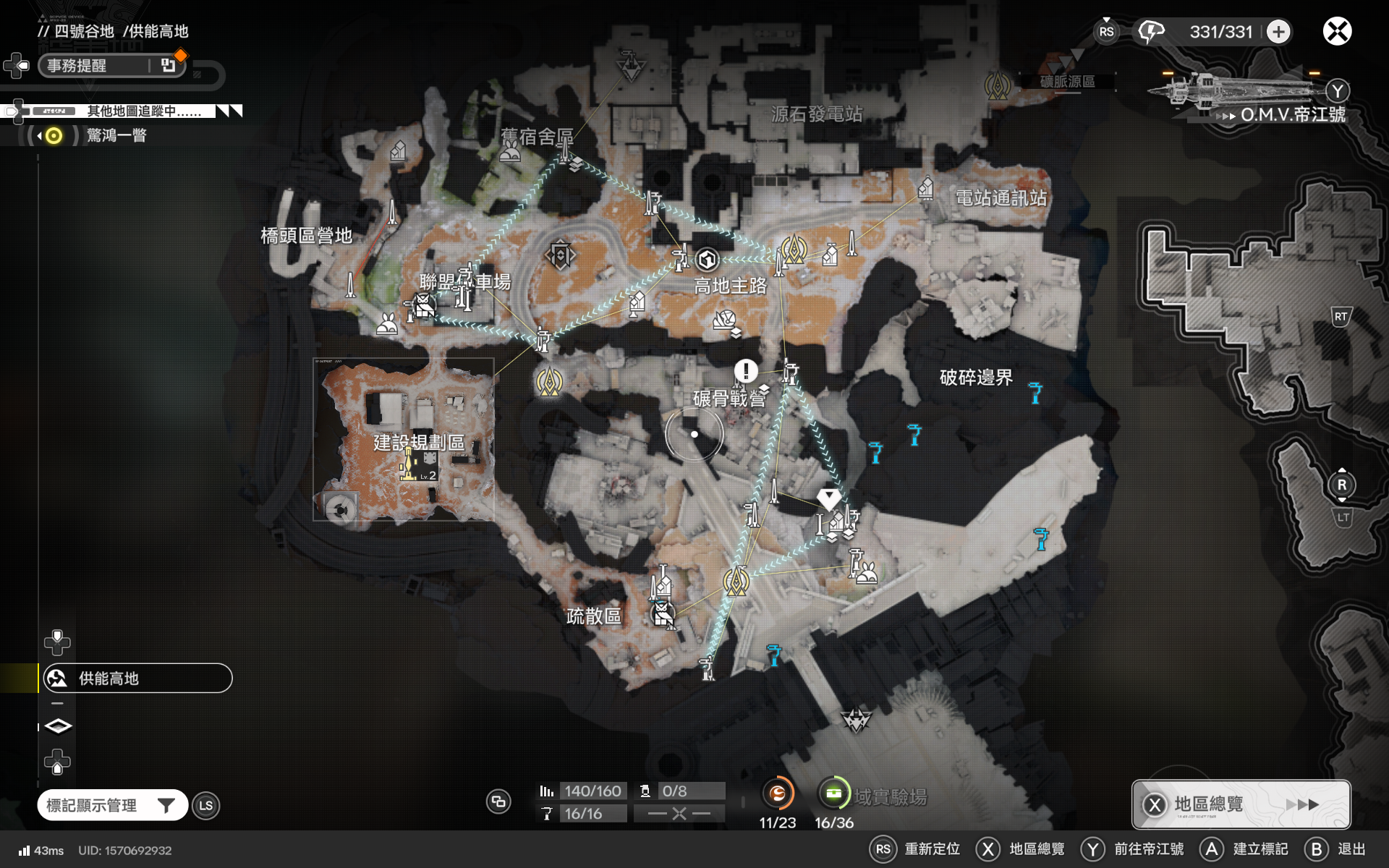
Task: Select the 電站通訊站 map marker
Action: (925, 190)
